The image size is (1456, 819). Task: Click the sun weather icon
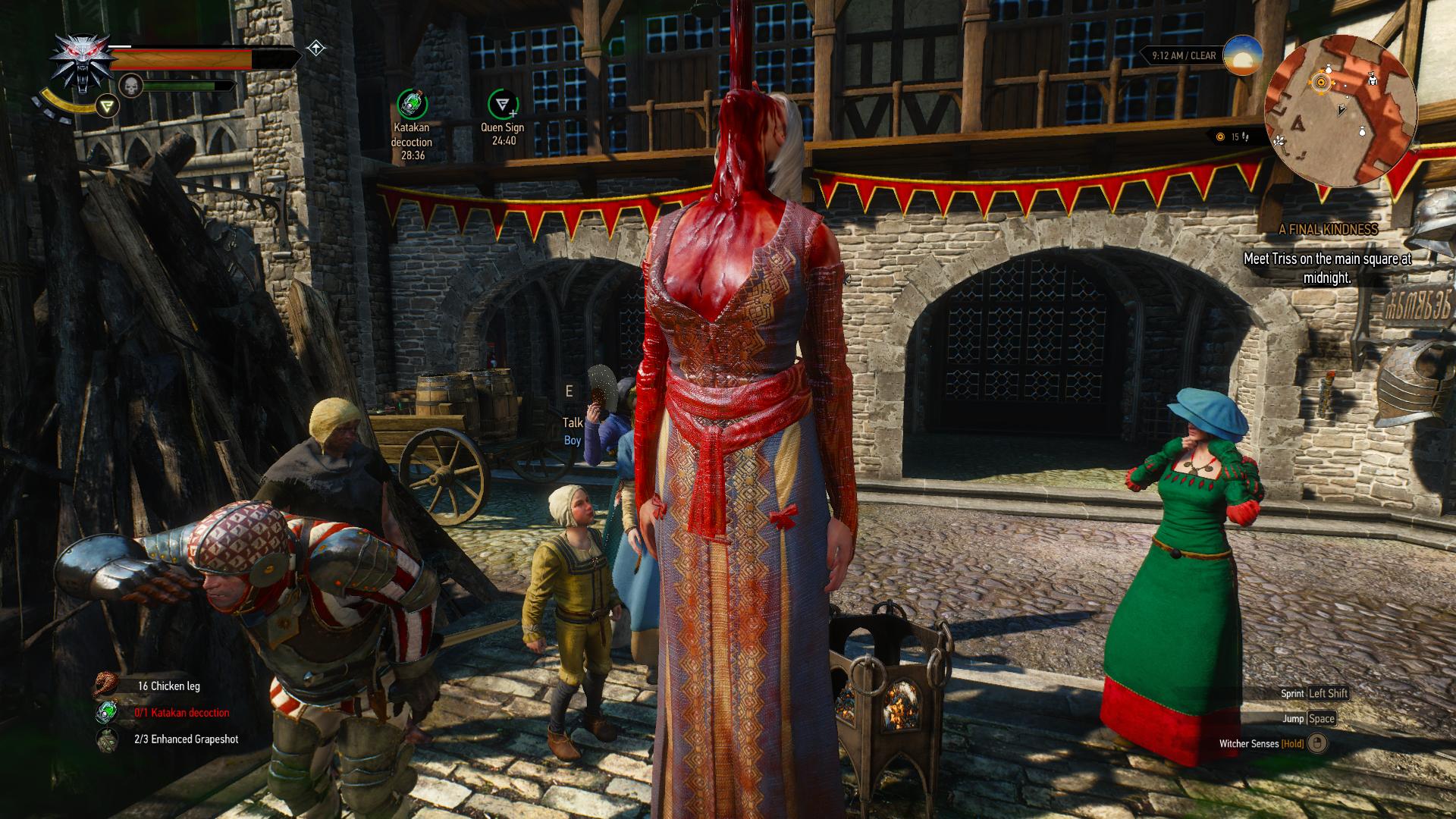click(x=1243, y=55)
